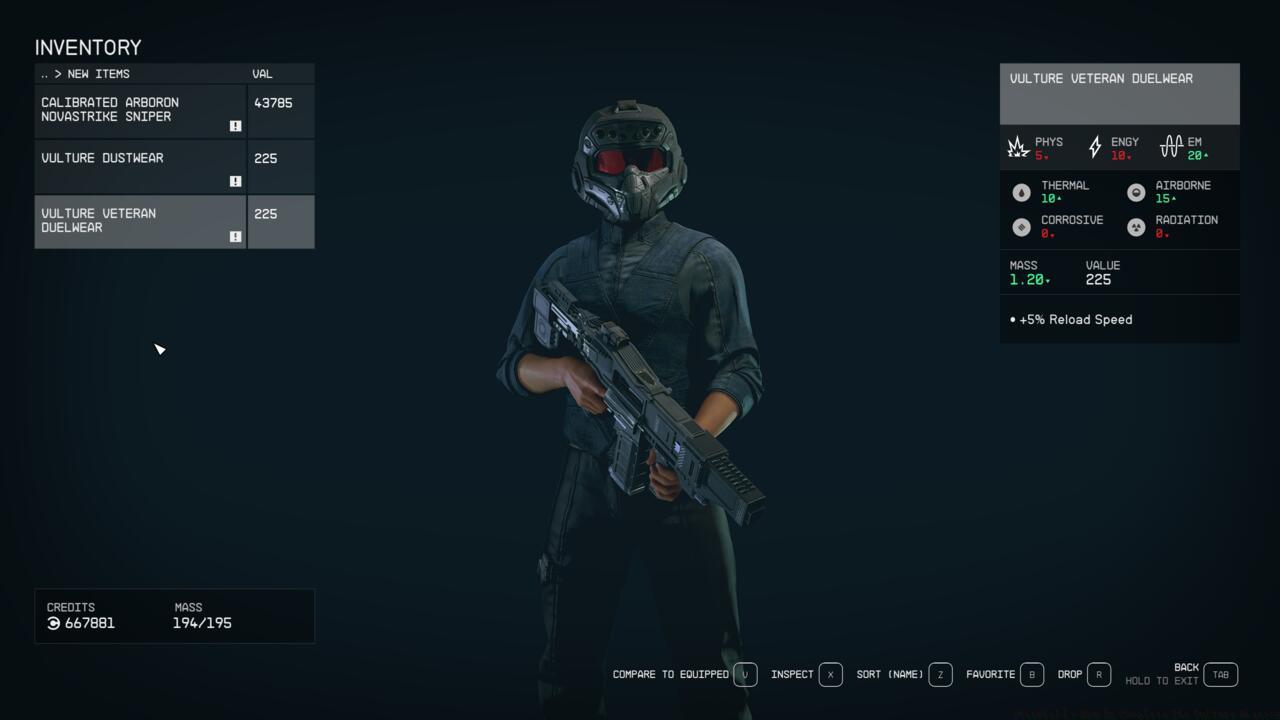1280x720 pixels.
Task: Click the Thermal resistance icon
Action: 1022,192
